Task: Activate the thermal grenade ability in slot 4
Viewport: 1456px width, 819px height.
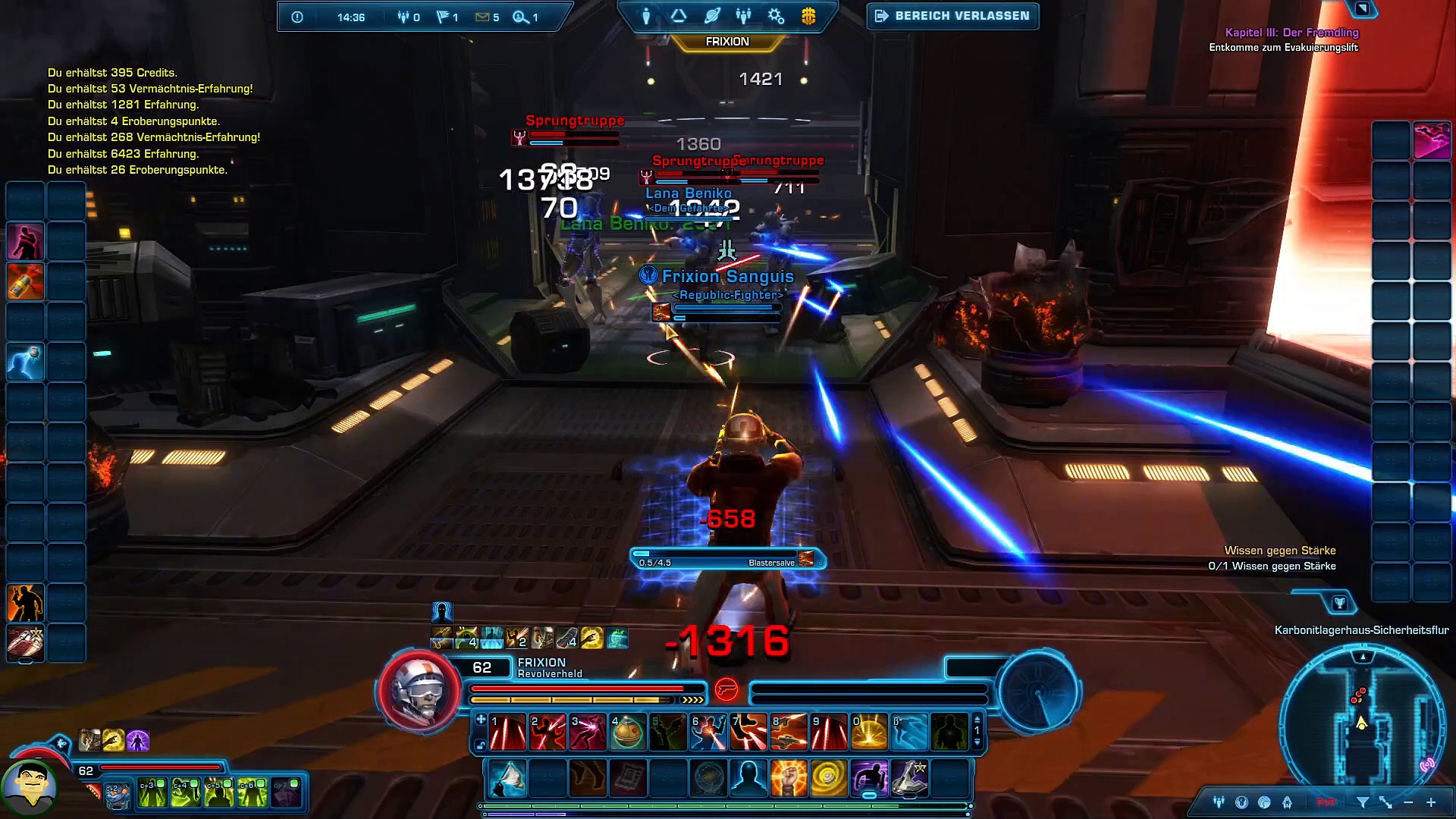Action: pos(628,733)
